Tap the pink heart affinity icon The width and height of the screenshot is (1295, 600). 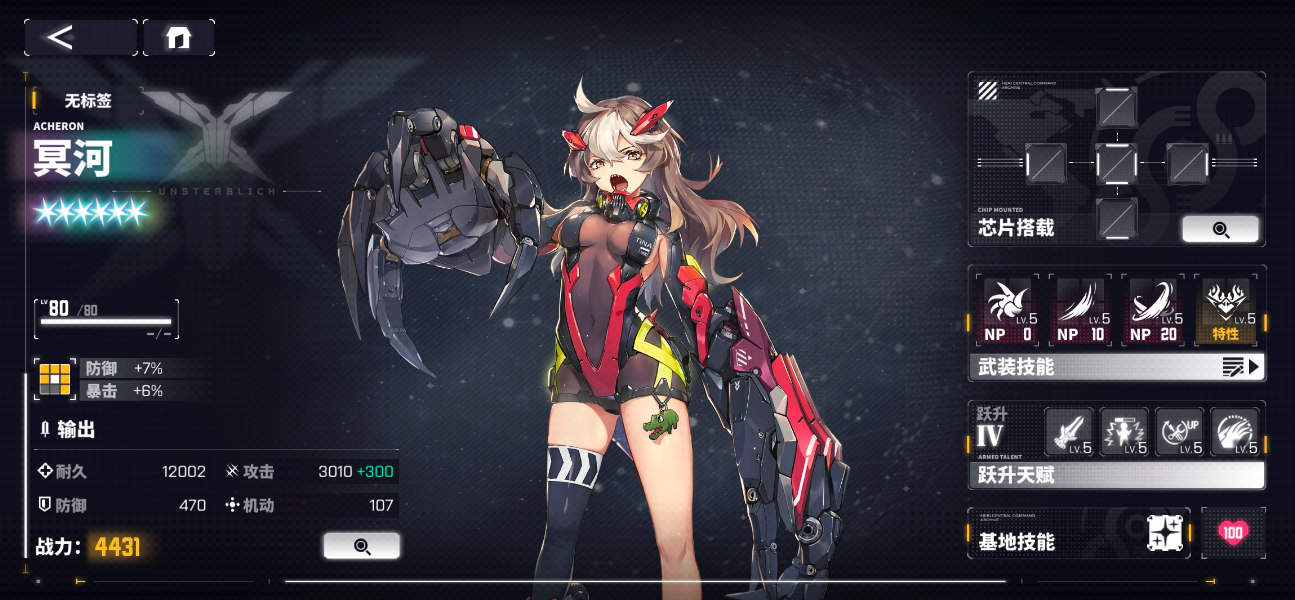click(1233, 533)
